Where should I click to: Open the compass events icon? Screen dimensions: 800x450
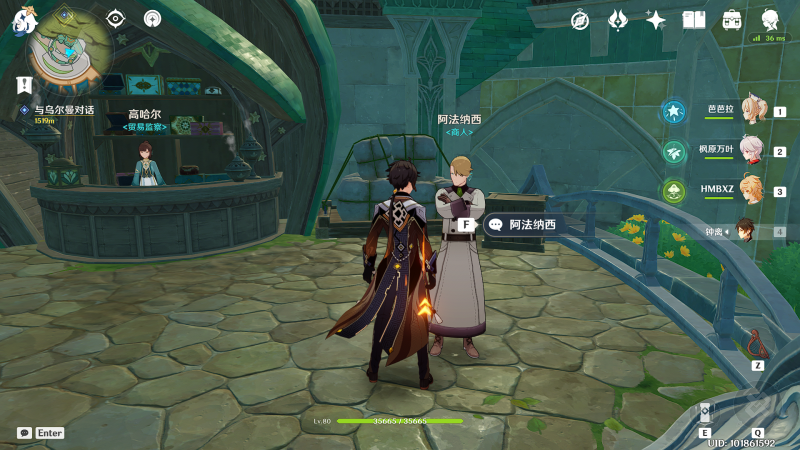click(x=580, y=20)
